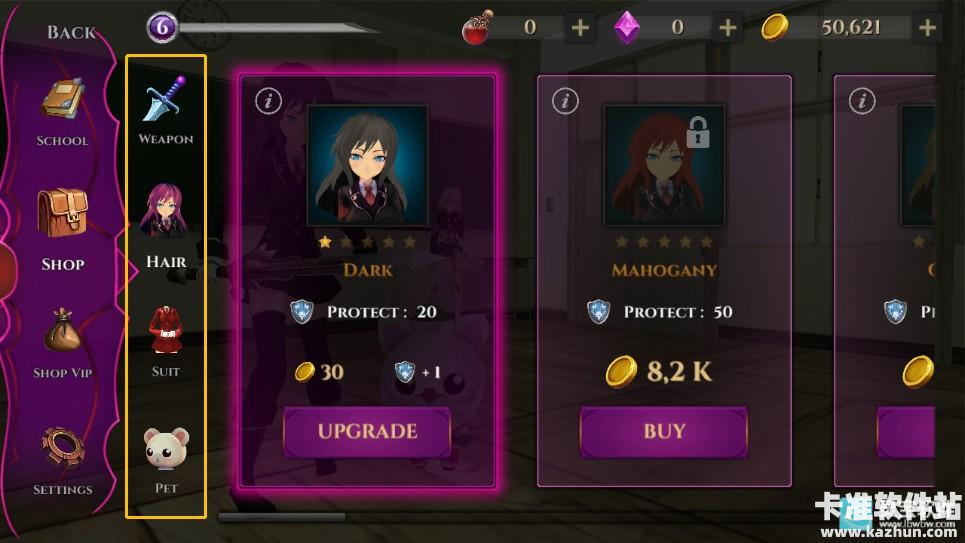Go back using the Back button
The width and height of the screenshot is (965, 543).
71,32
